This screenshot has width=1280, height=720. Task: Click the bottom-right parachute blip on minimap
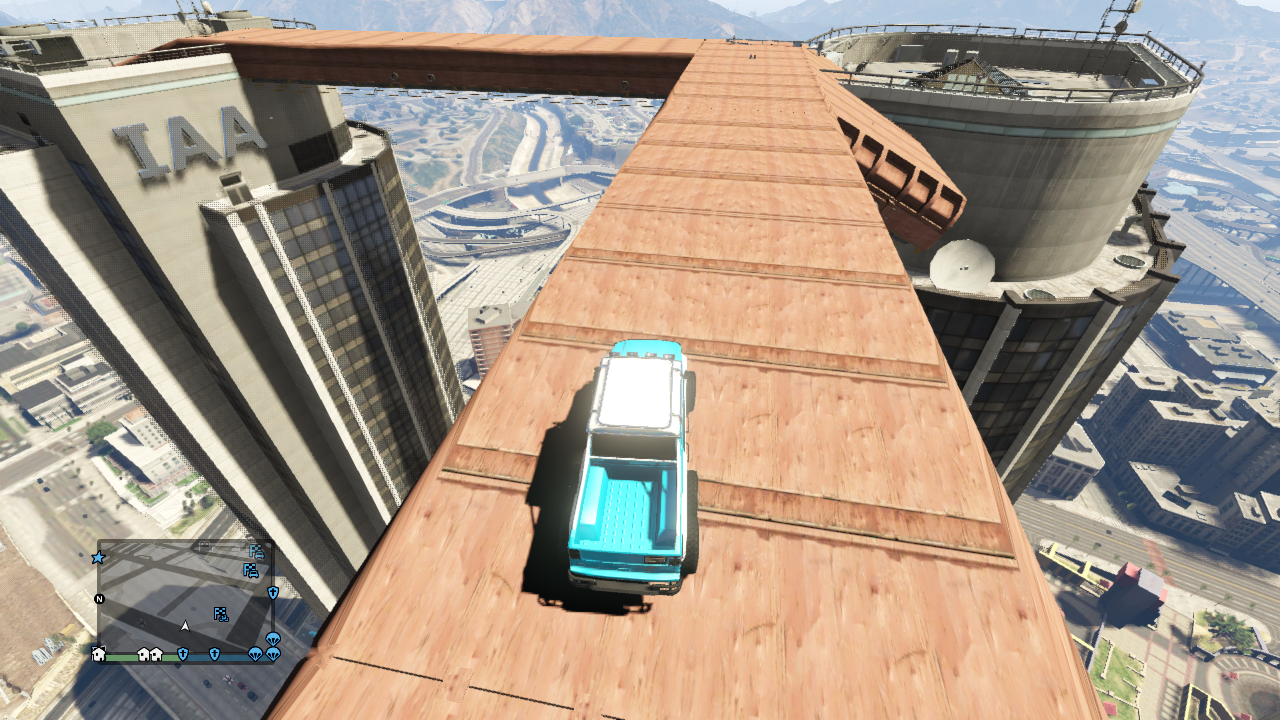click(x=273, y=654)
